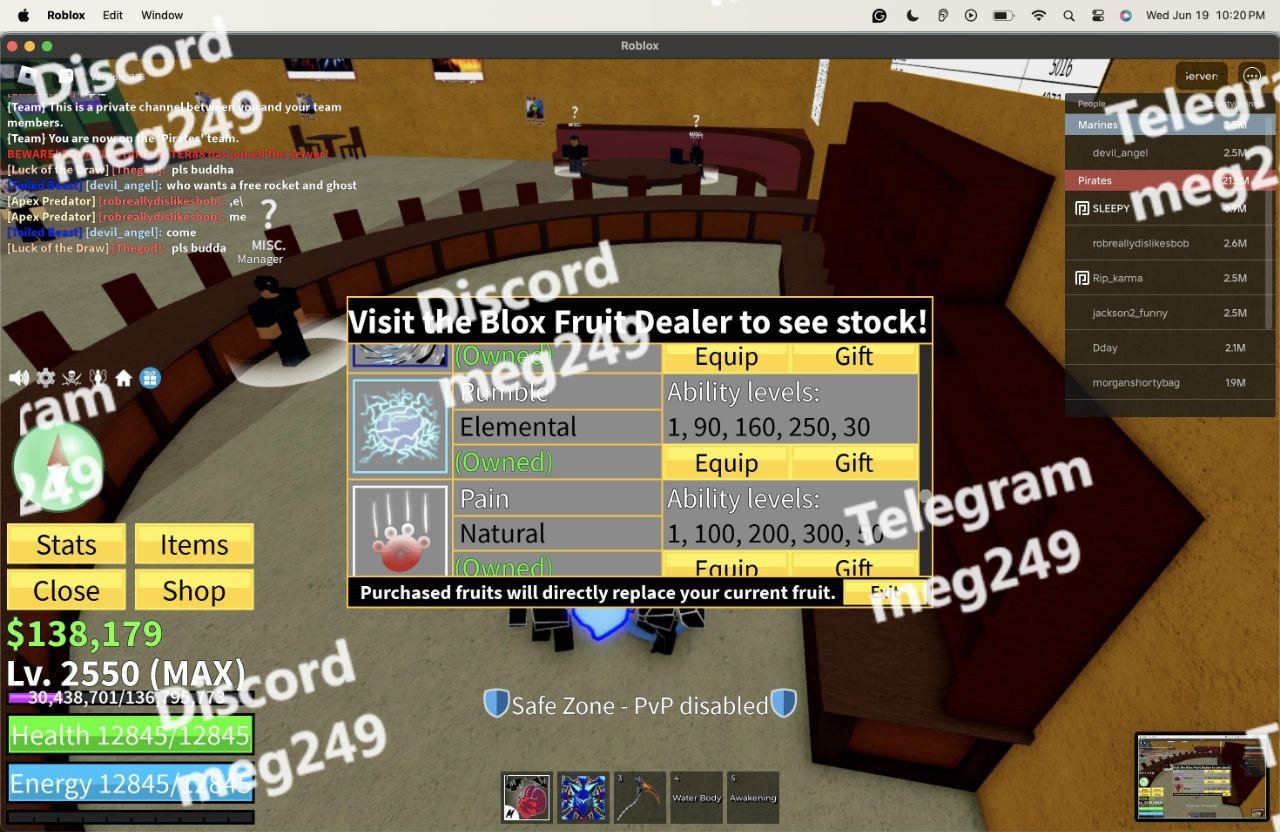The width and height of the screenshot is (1280, 832).
Task: Select the scythe weapon hotbar slot
Action: (639, 797)
